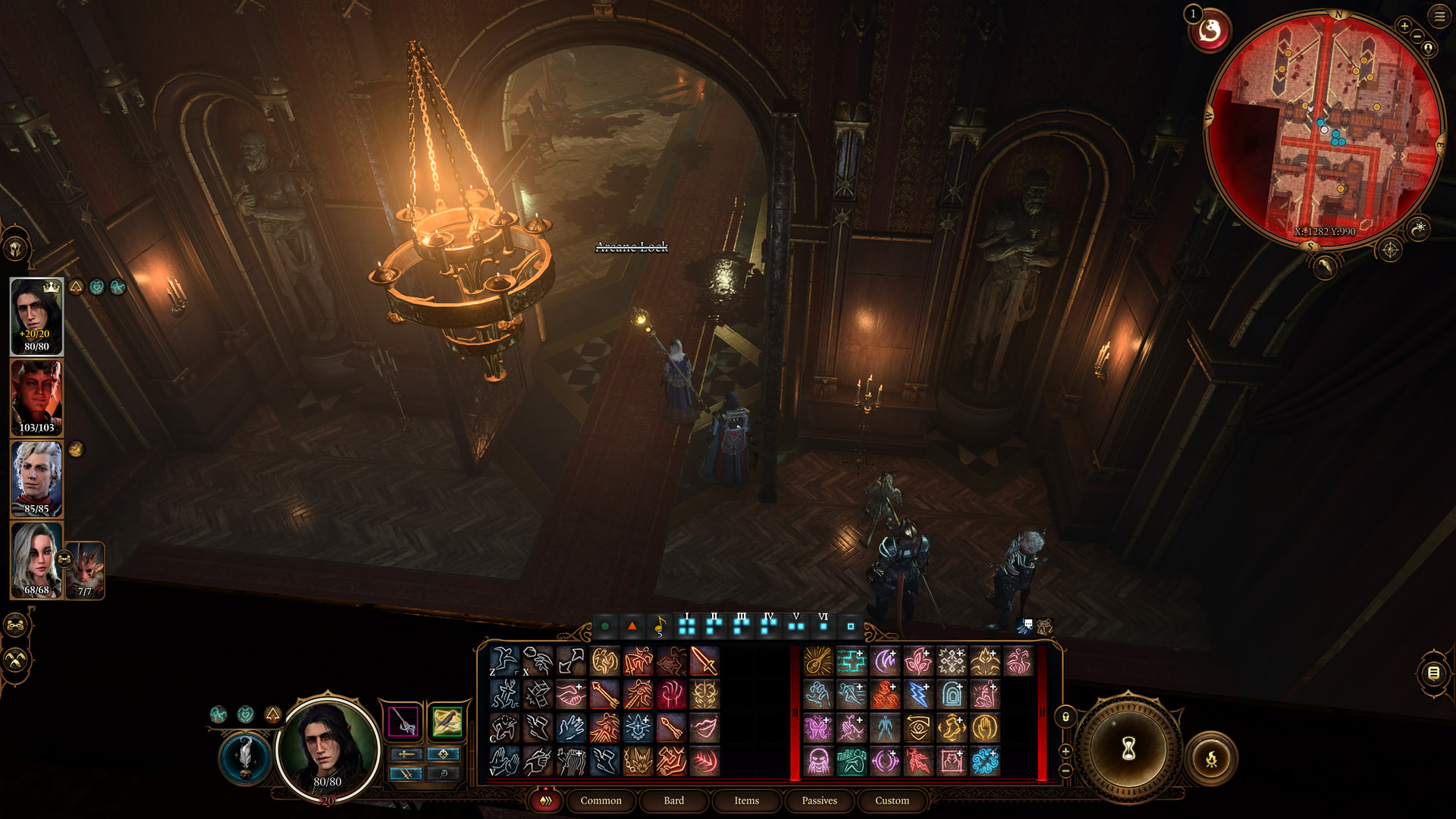Click the end turn hourglass button
The image size is (1456, 819).
point(1128,749)
